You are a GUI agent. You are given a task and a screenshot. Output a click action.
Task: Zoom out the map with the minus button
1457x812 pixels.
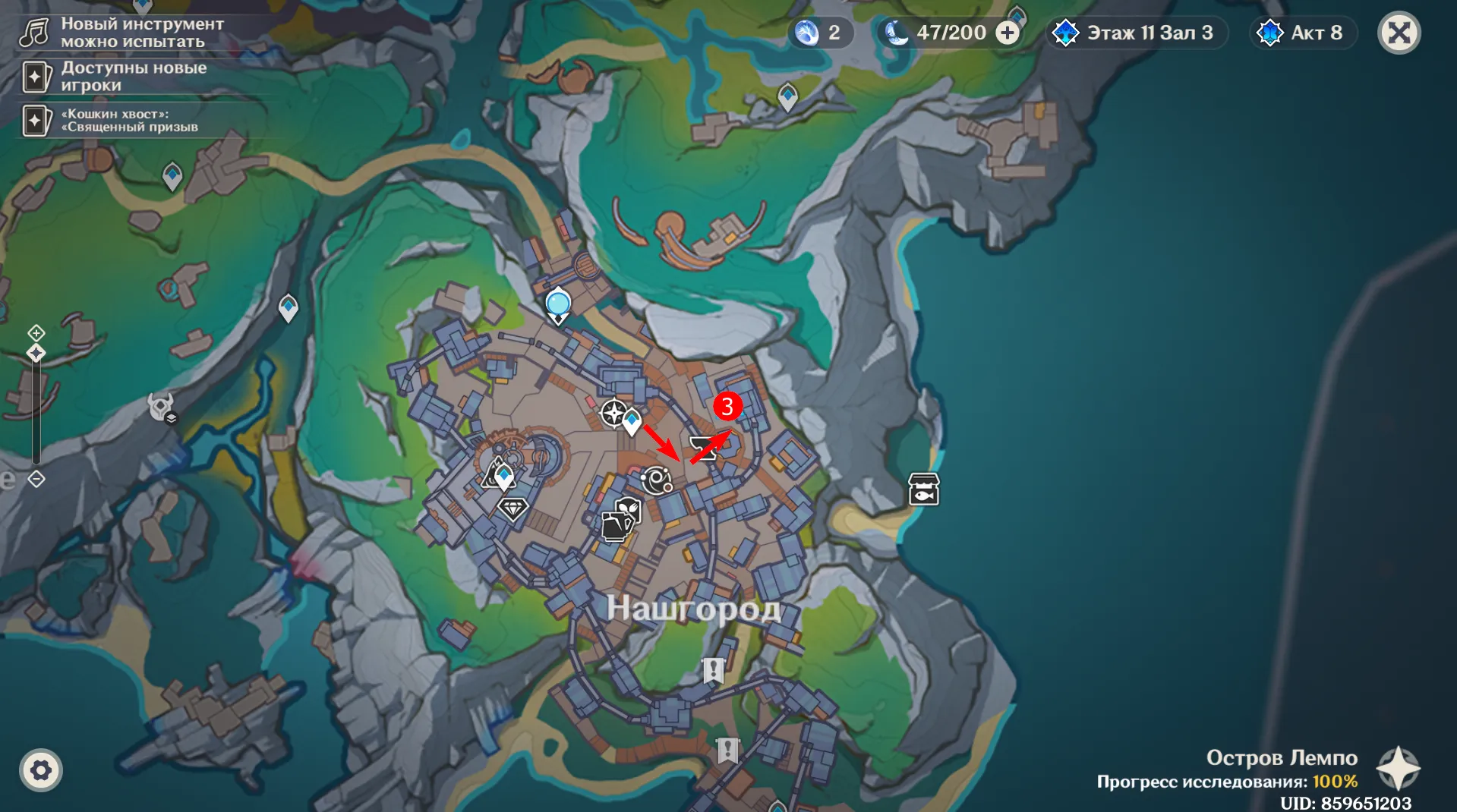[36, 479]
